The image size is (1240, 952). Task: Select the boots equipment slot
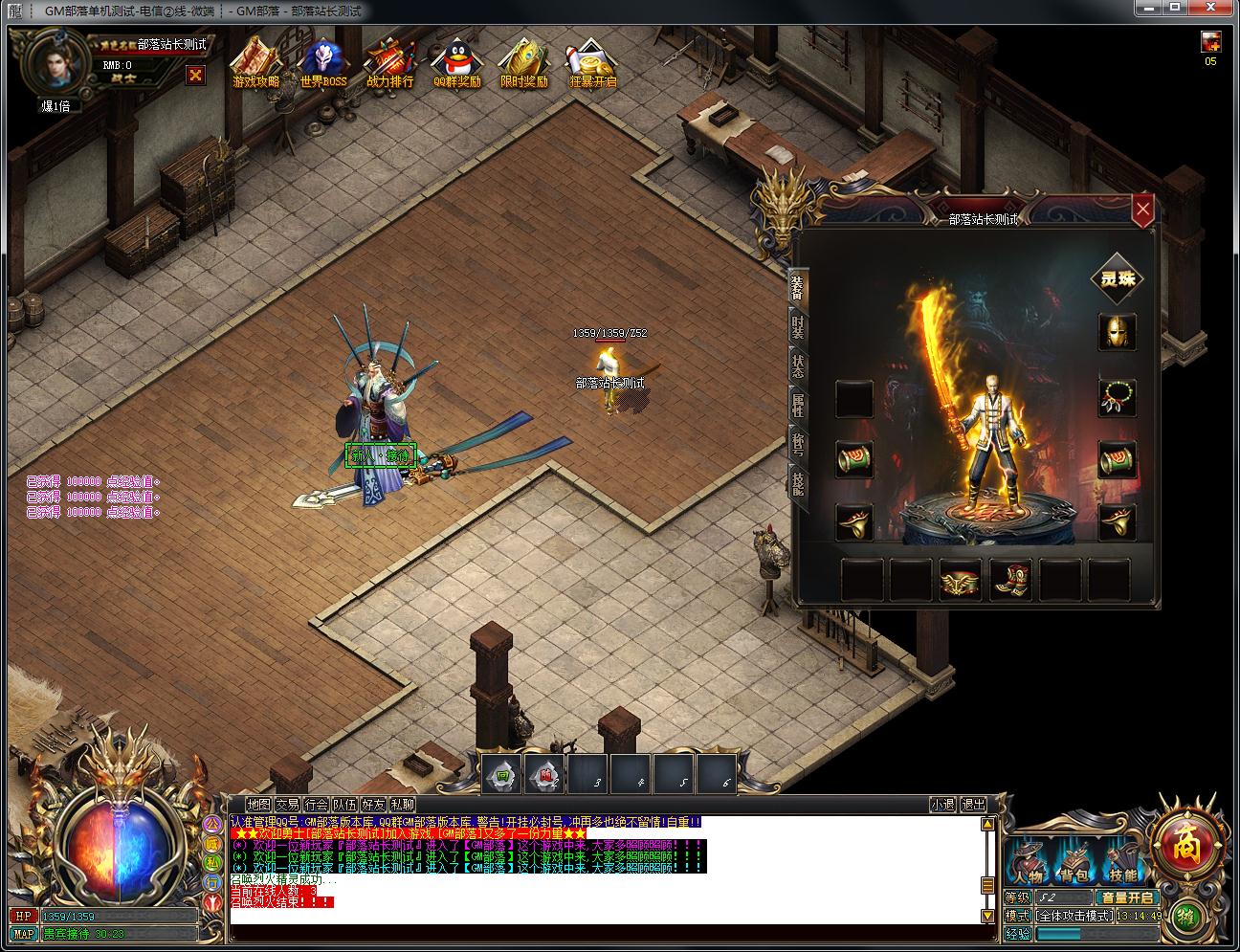click(x=1012, y=579)
